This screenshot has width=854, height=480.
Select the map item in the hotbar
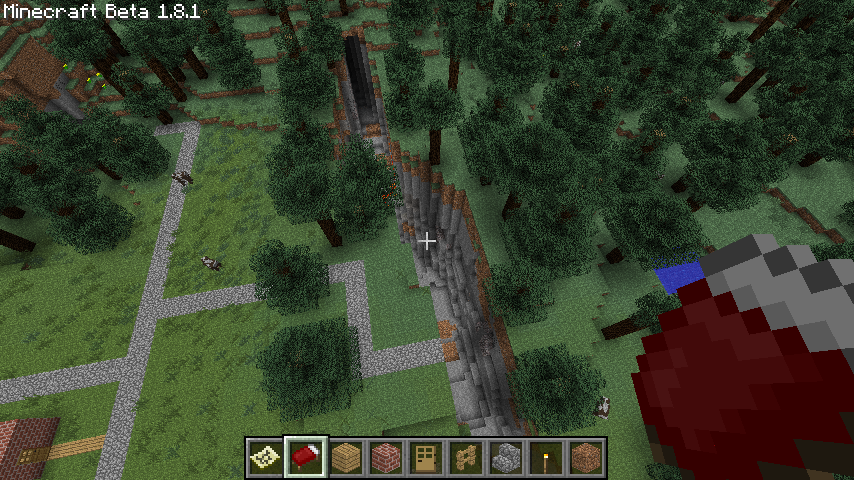(x=266, y=457)
